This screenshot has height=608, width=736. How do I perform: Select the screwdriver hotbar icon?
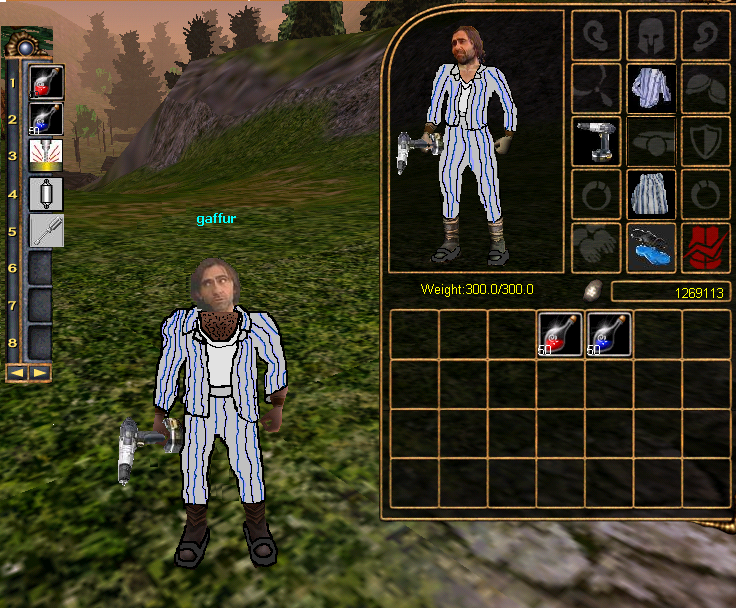point(41,230)
